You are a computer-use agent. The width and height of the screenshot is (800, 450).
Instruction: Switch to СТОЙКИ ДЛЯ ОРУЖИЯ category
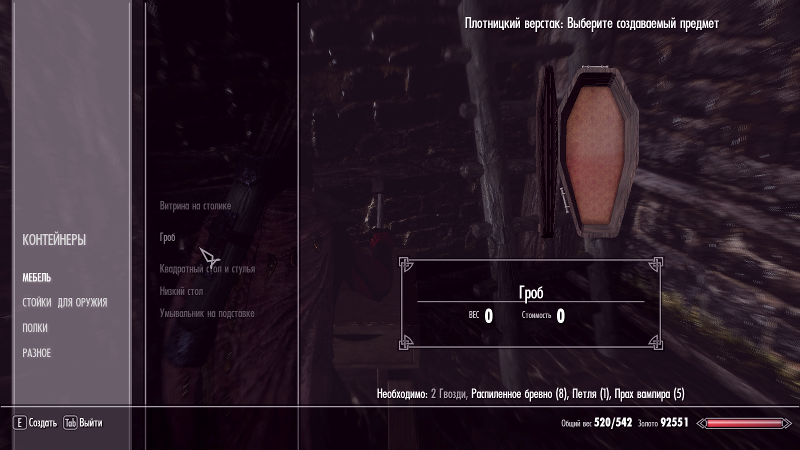(65, 303)
